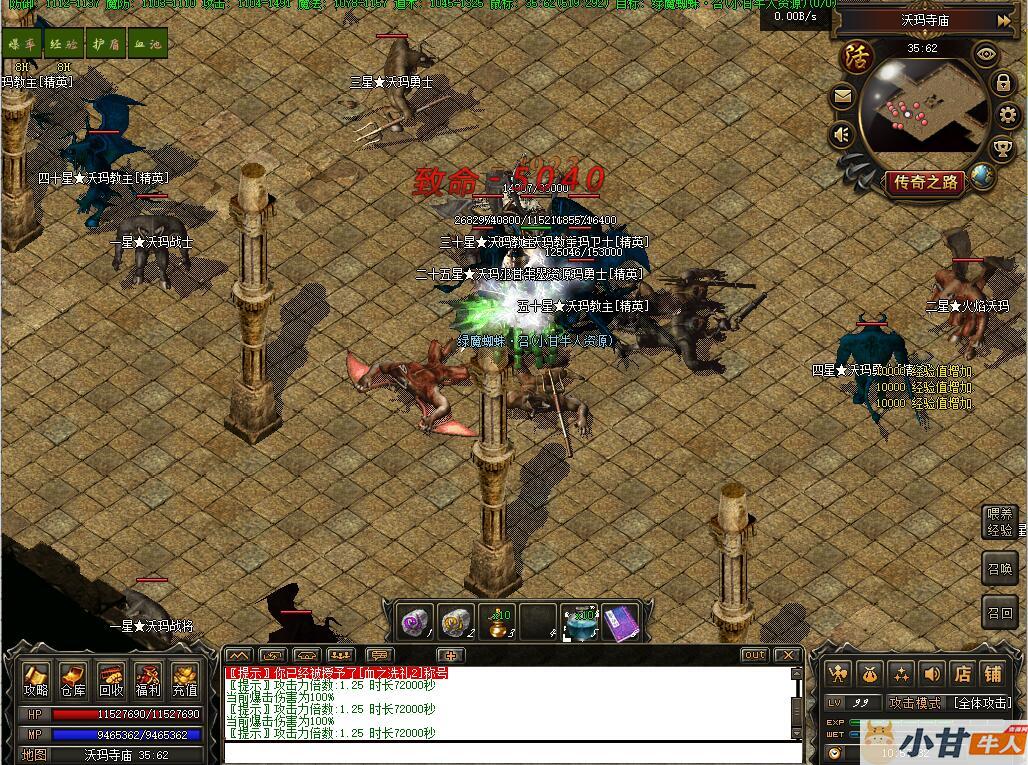Open the 仓库 warehouse
Screen dimensions: 1028x765
73,680
